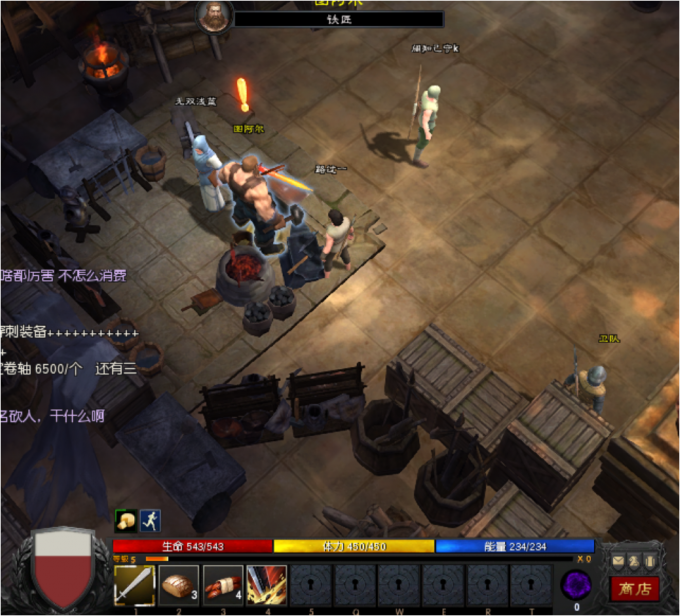
Task: Activate the flaming slash skill in slot 4
Action: click(x=267, y=584)
